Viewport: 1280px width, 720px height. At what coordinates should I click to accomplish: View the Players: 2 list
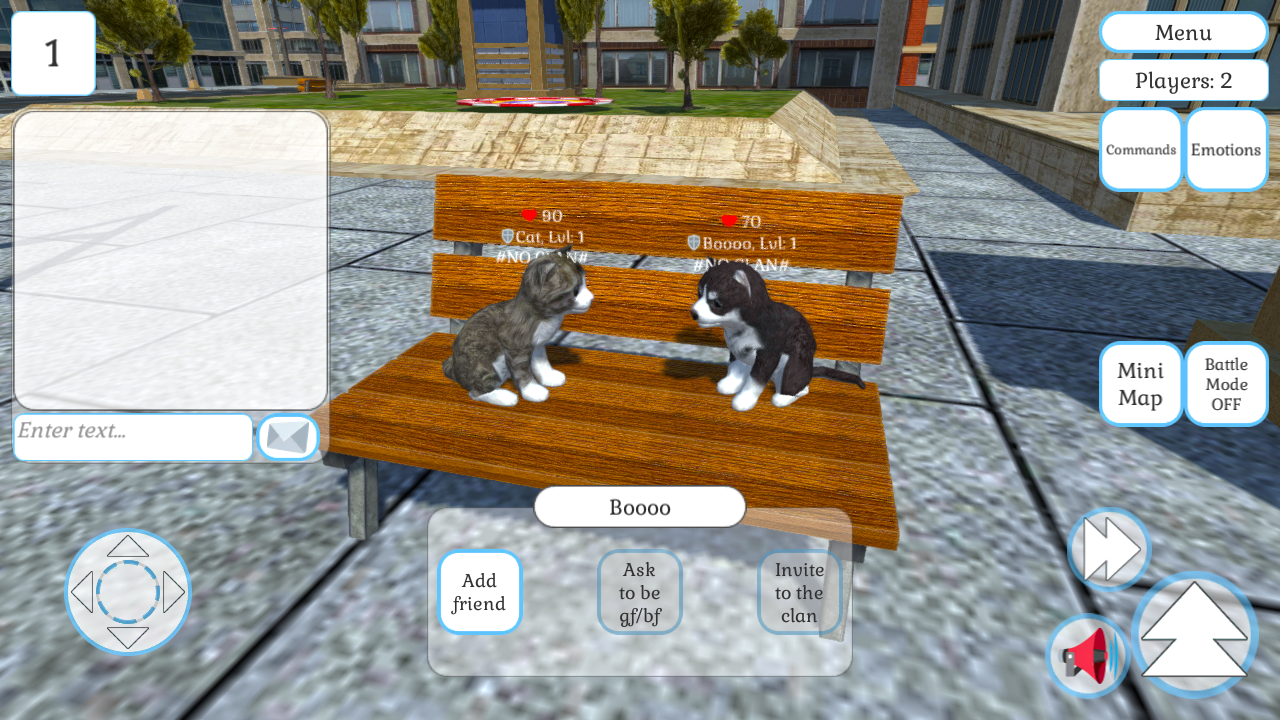[x=1183, y=80]
